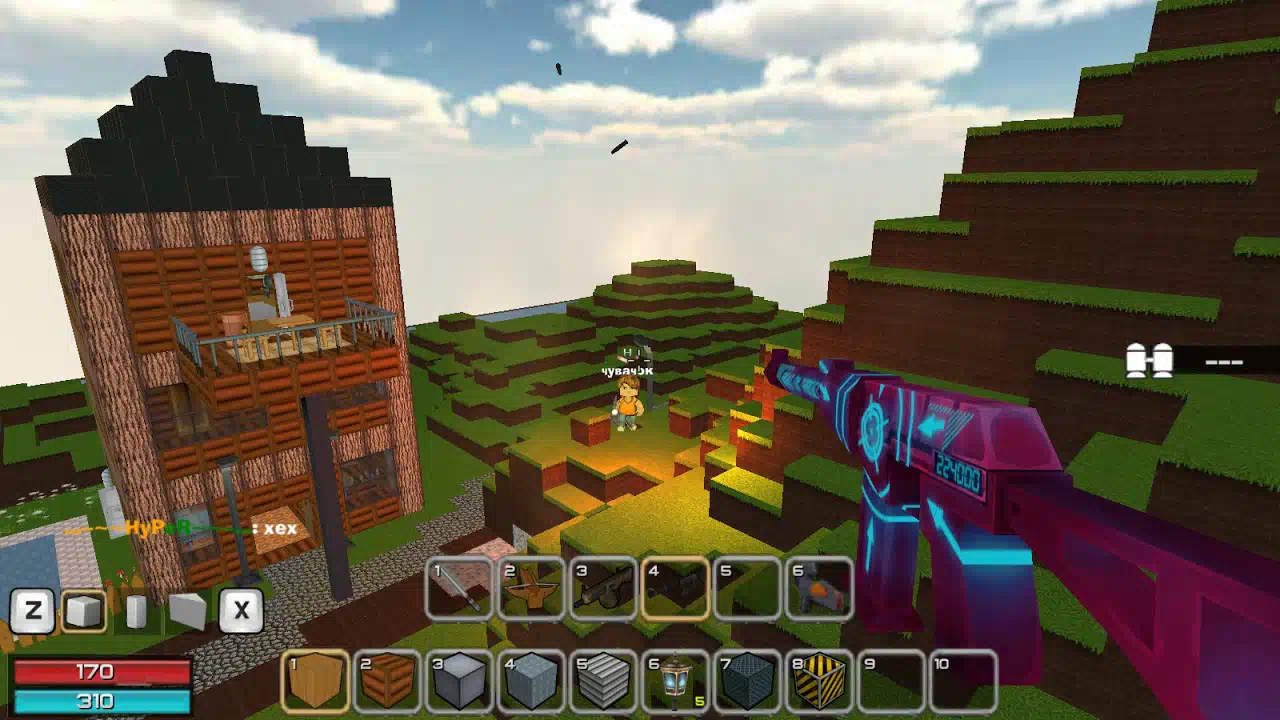
Task: Switch to the narrow pillar block shape
Action: click(137, 611)
